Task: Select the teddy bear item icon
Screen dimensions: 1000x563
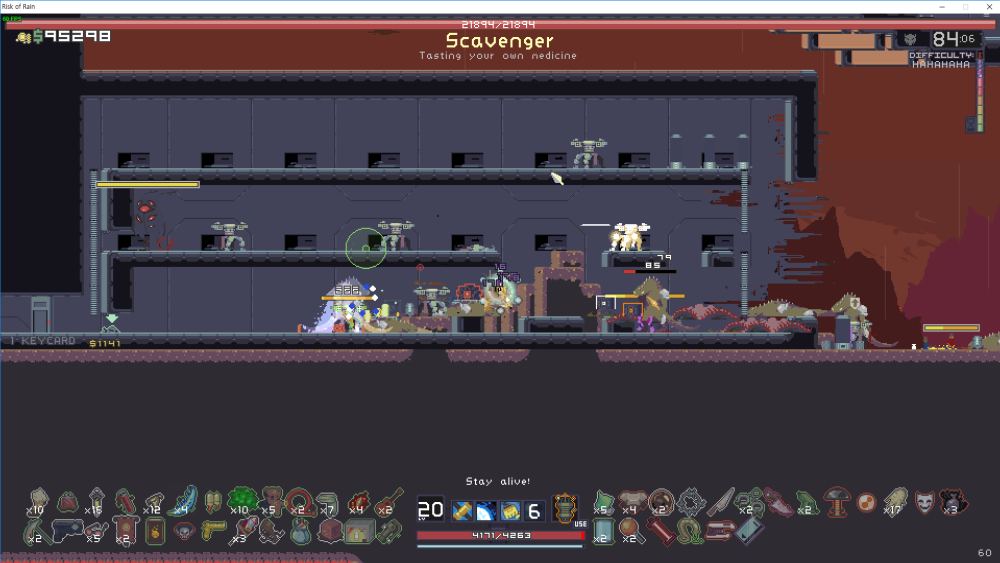Action: click(272, 500)
